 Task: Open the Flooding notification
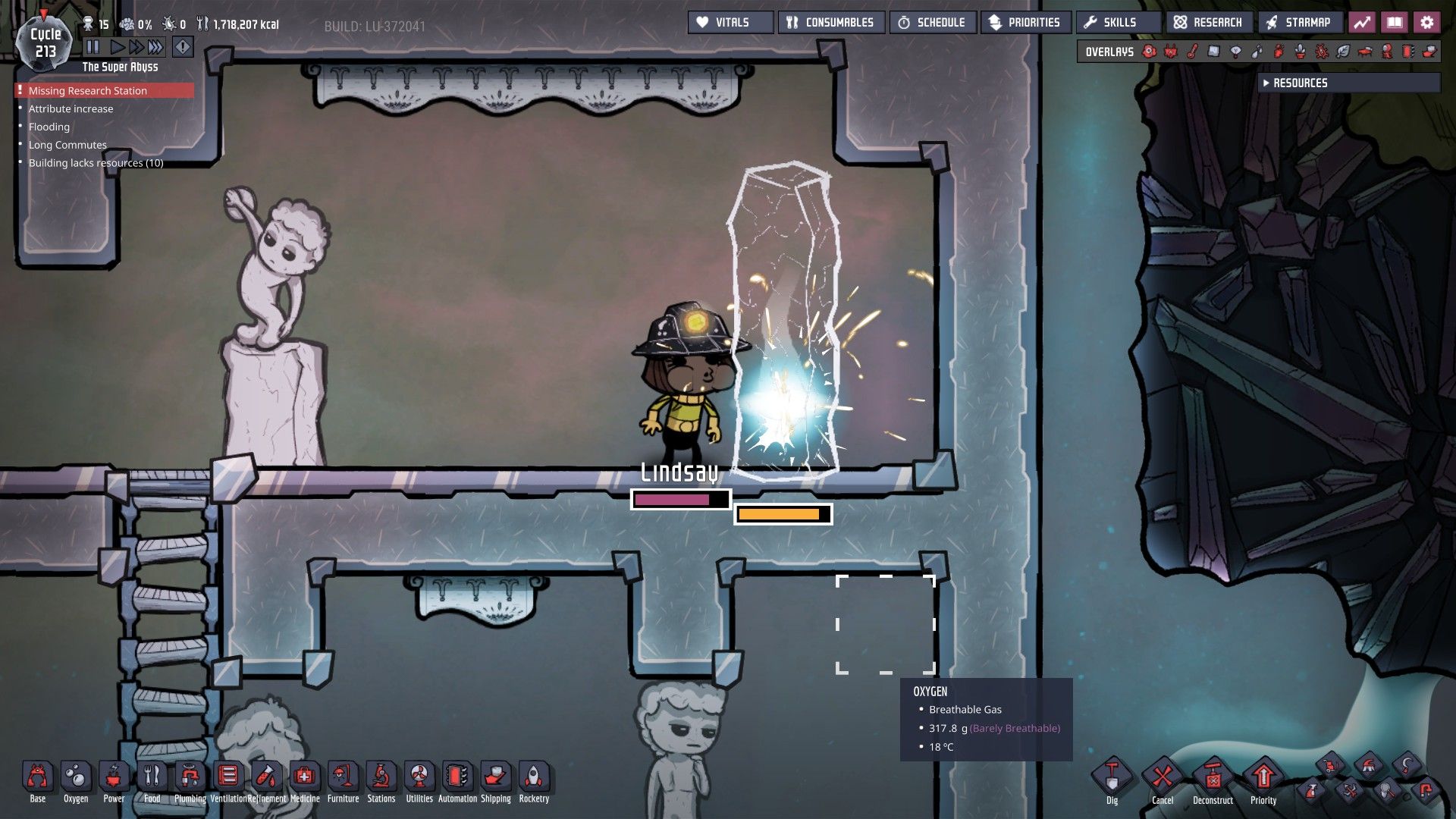pyautogui.click(x=49, y=127)
